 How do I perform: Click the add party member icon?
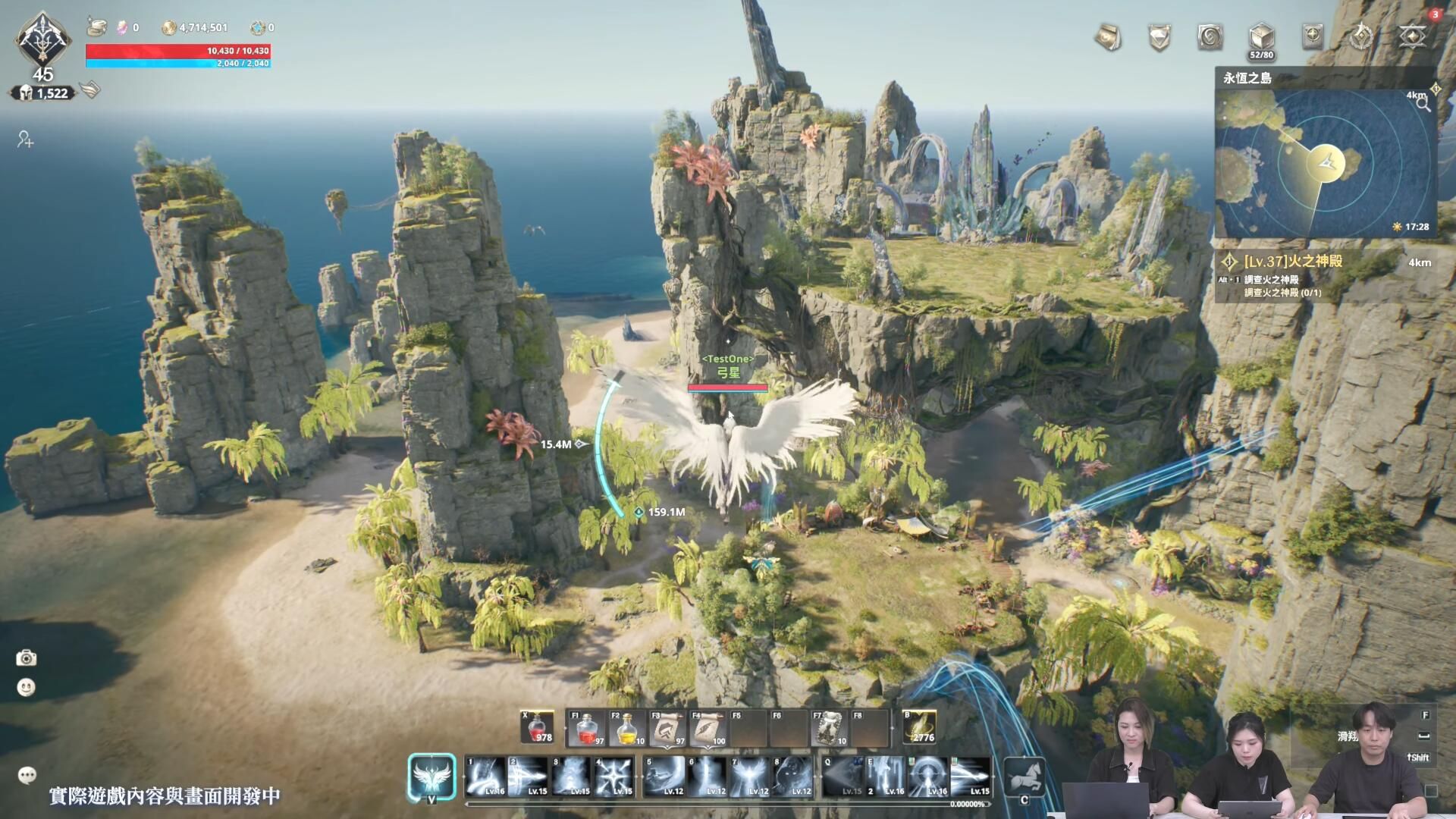[25, 140]
